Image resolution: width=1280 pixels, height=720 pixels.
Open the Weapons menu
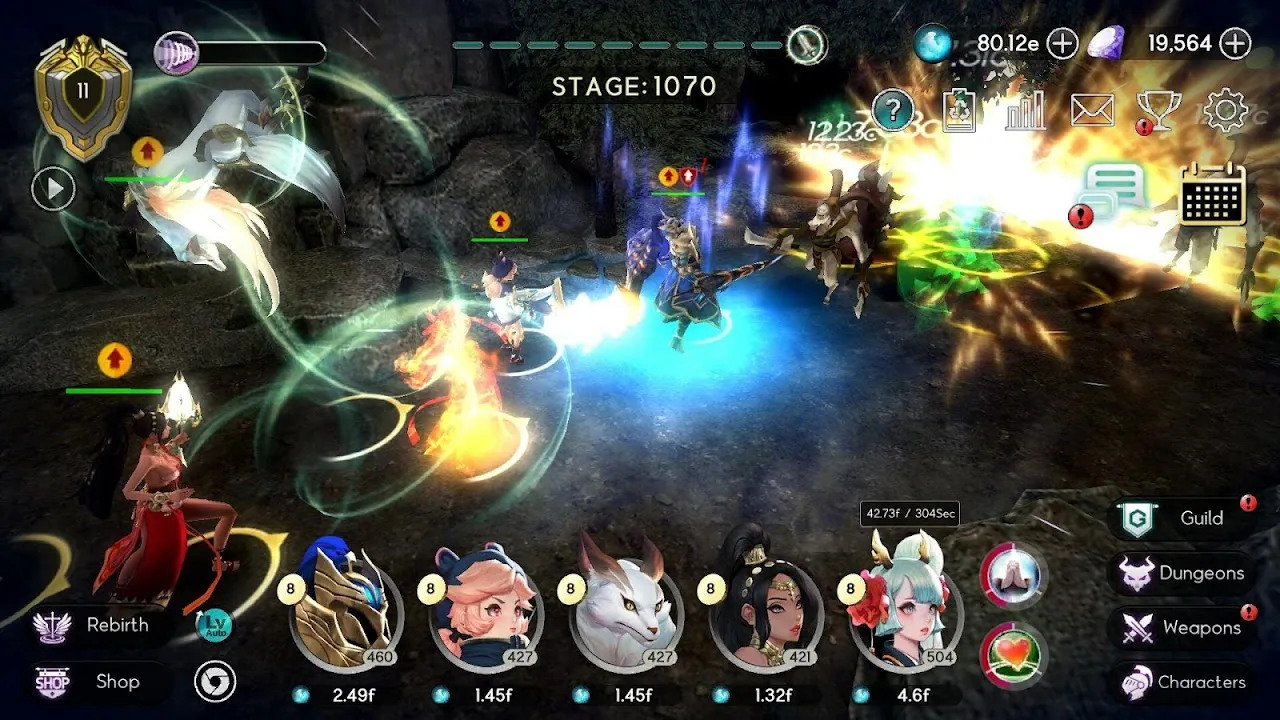click(x=1182, y=628)
